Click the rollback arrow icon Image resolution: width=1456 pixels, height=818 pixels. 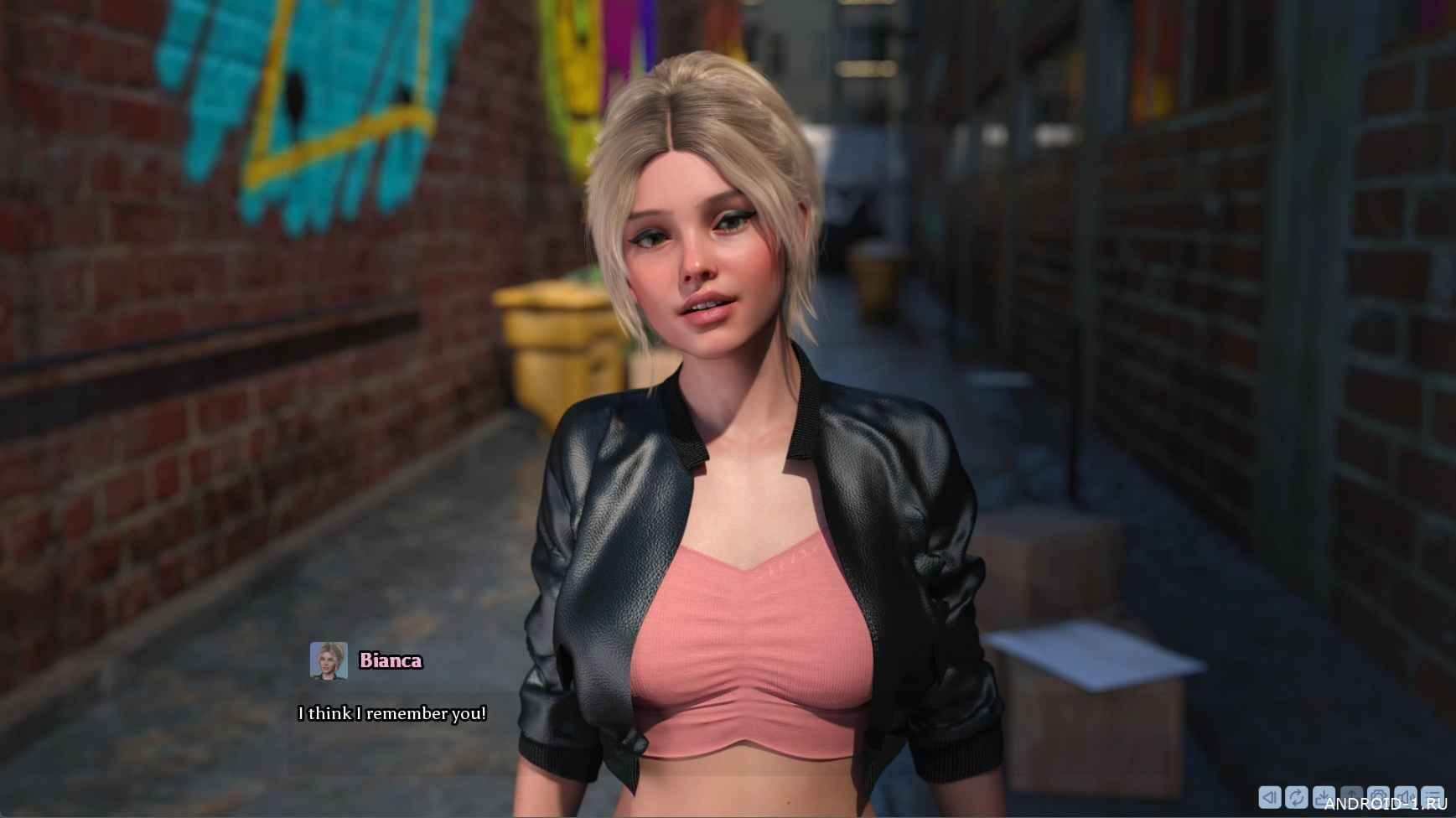pos(1270,796)
